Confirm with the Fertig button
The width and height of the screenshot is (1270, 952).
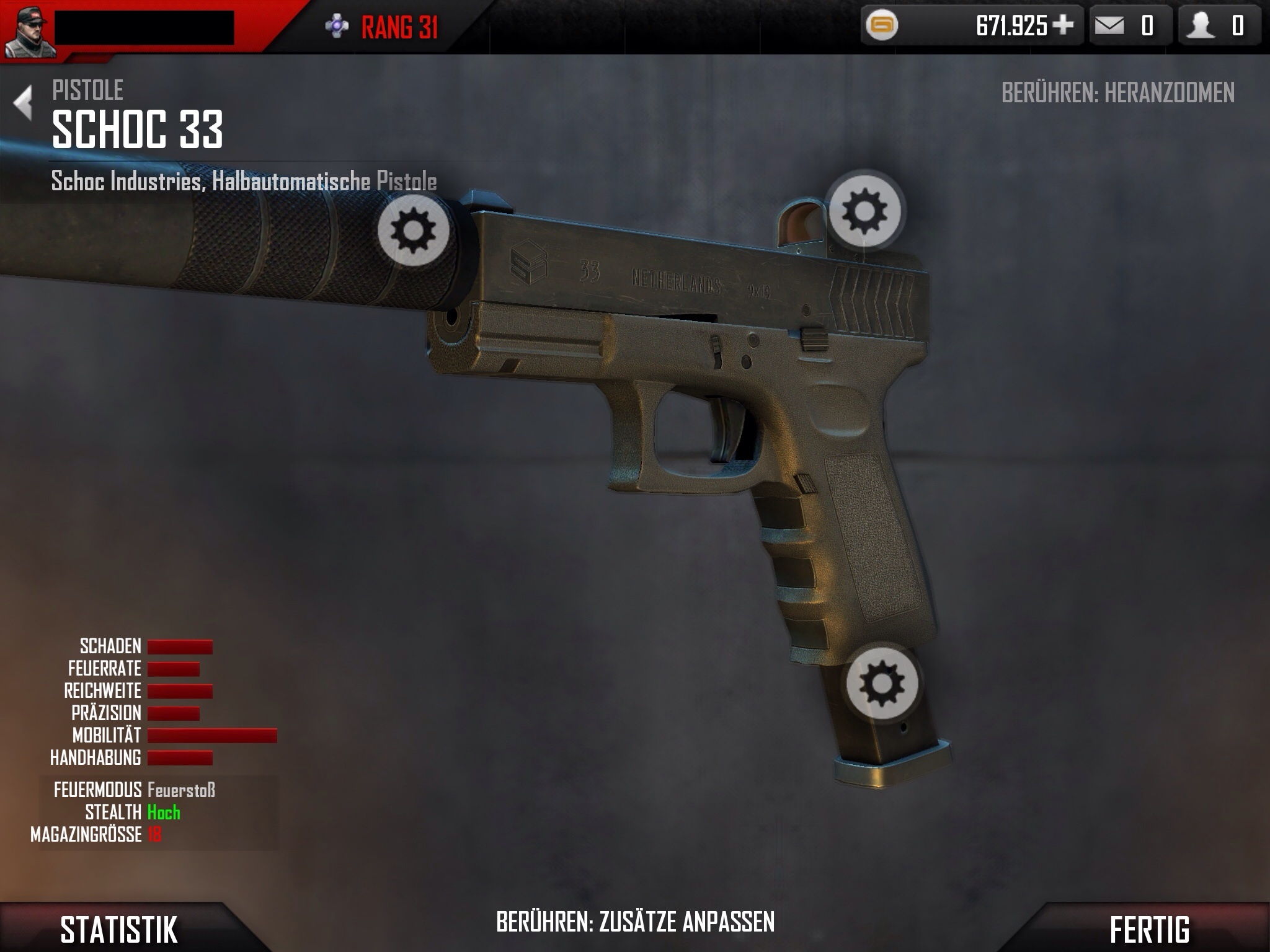tap(1149, 929)
